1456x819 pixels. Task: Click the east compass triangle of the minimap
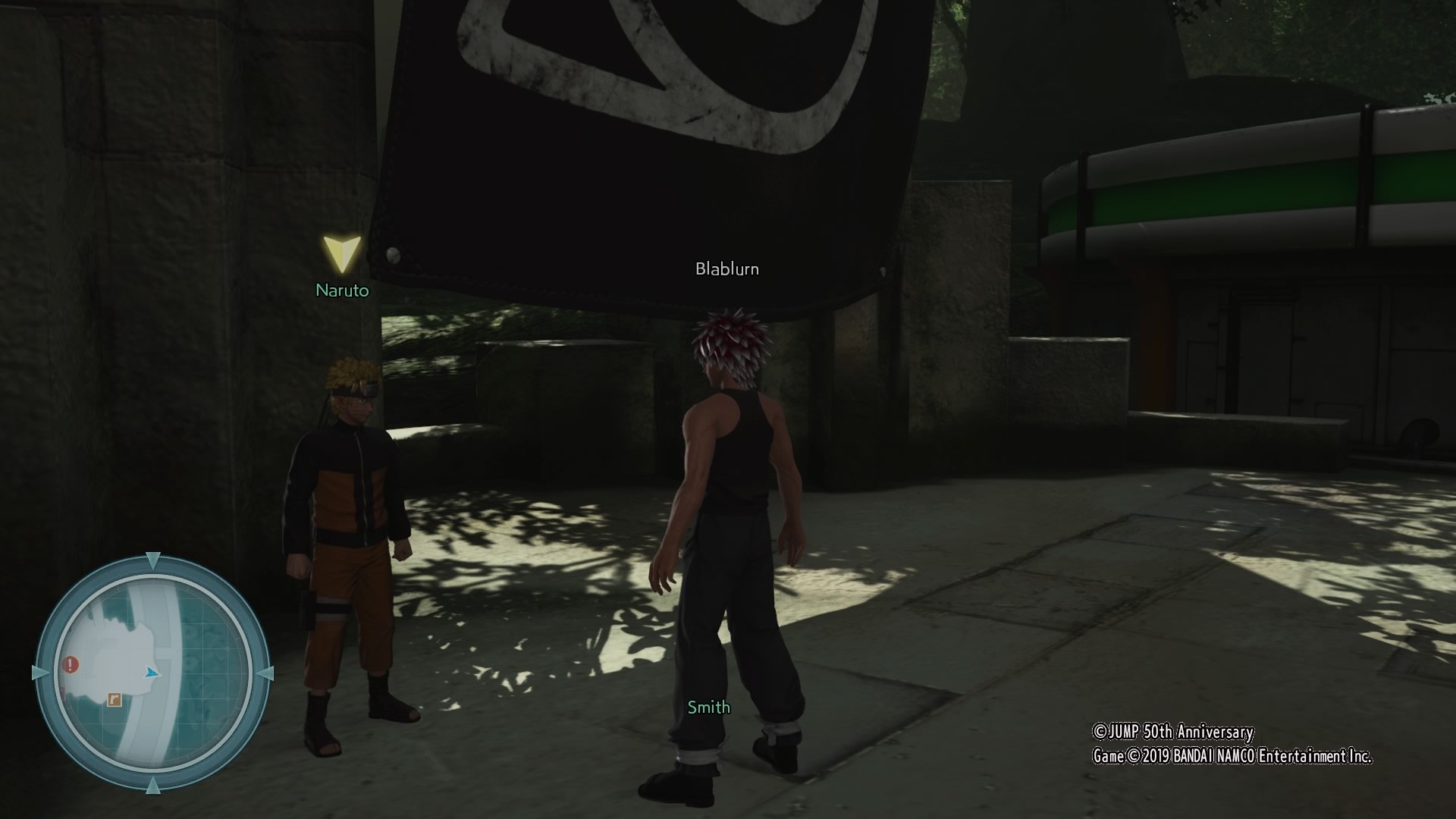point(268,673)
